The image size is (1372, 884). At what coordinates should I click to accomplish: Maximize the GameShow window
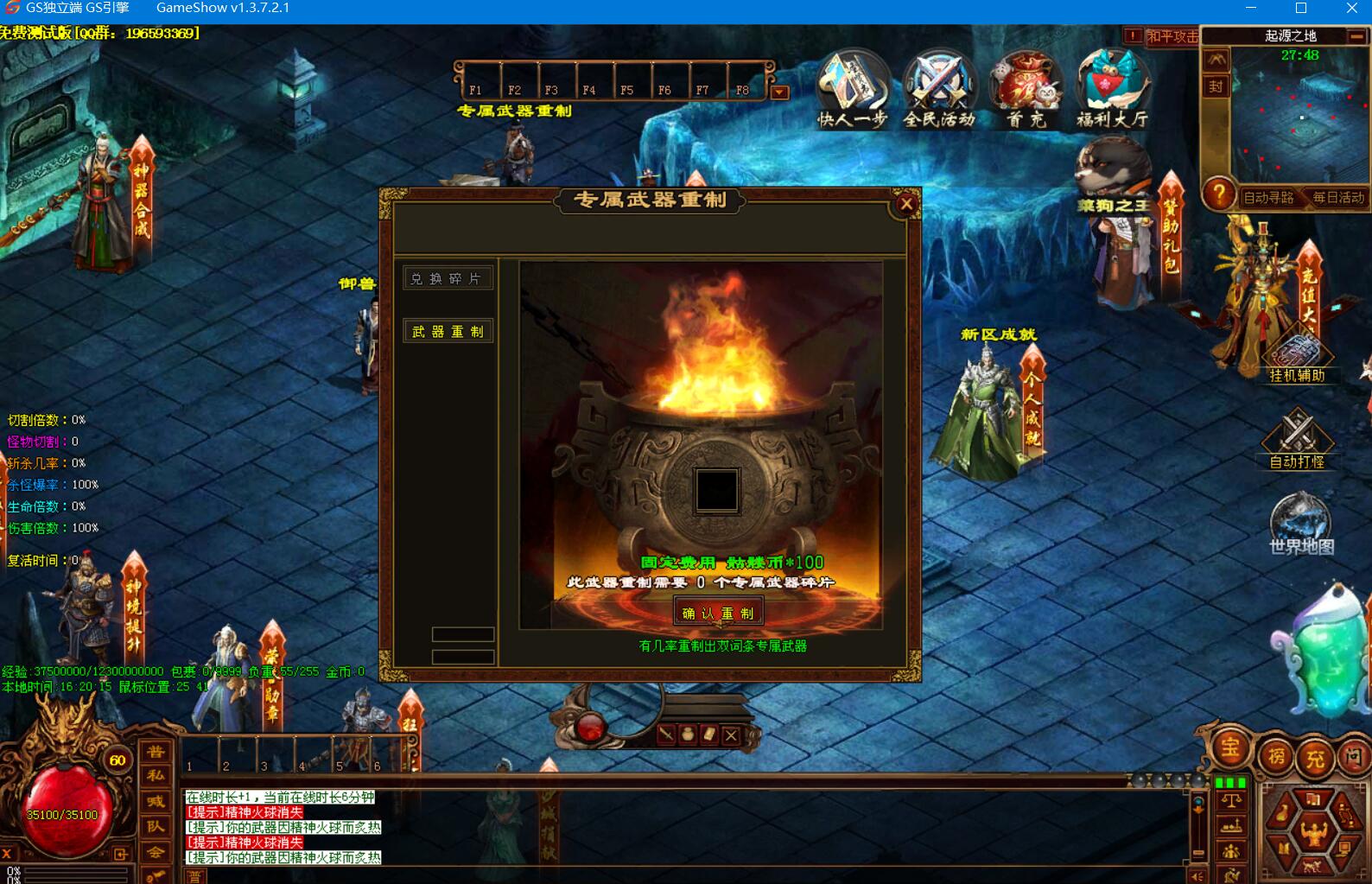click(1301, 9)
